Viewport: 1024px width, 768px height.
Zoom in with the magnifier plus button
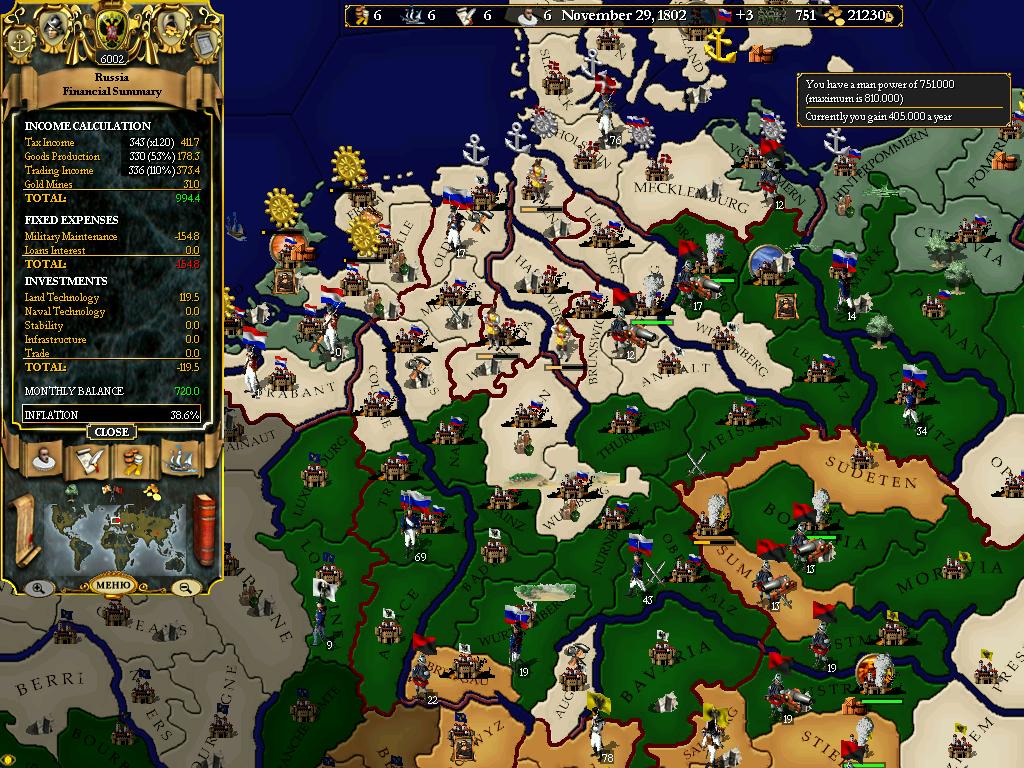(38, 588)
